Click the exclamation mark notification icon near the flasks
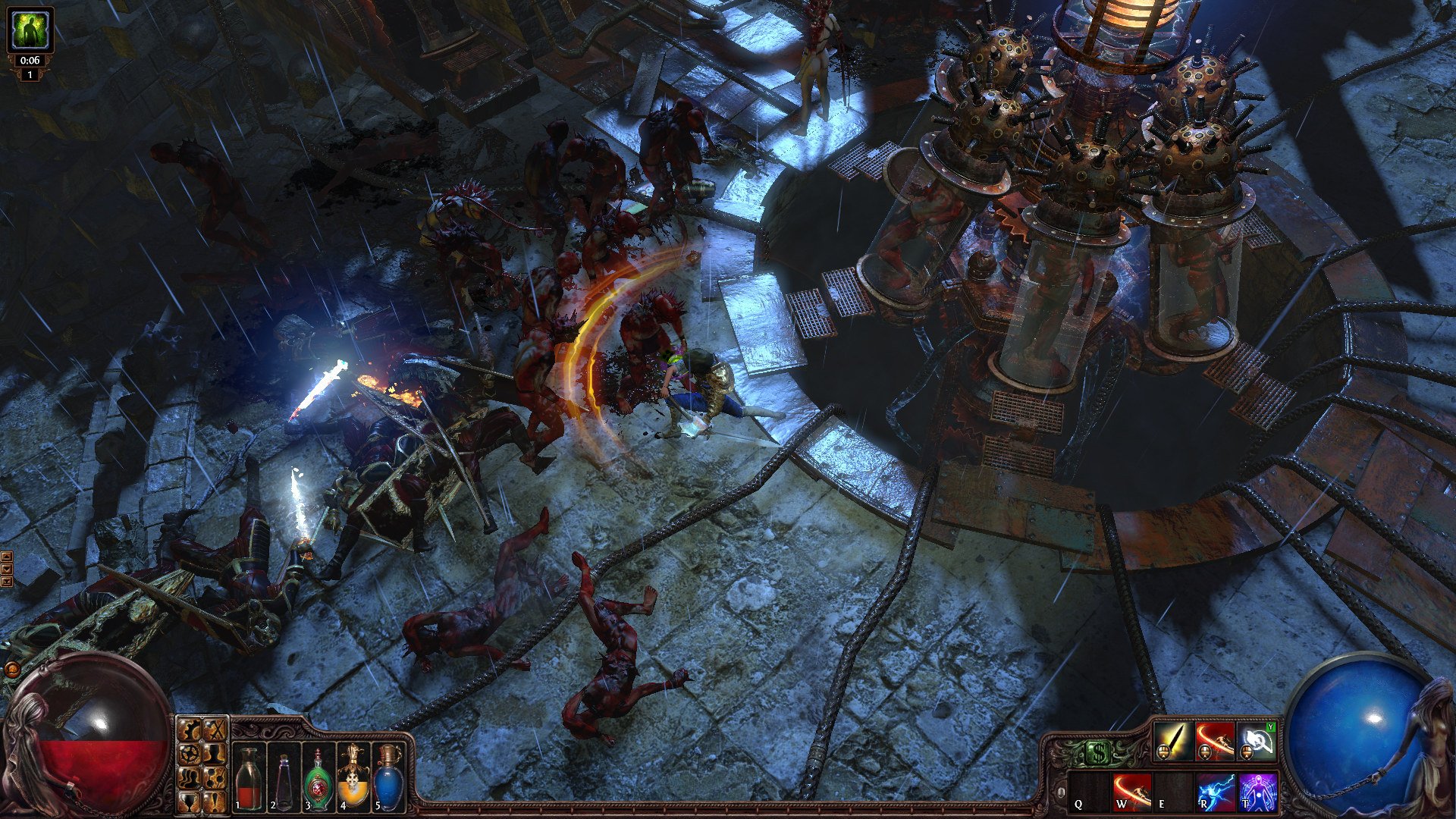The image size is (1456, 819). coord(215,801)
